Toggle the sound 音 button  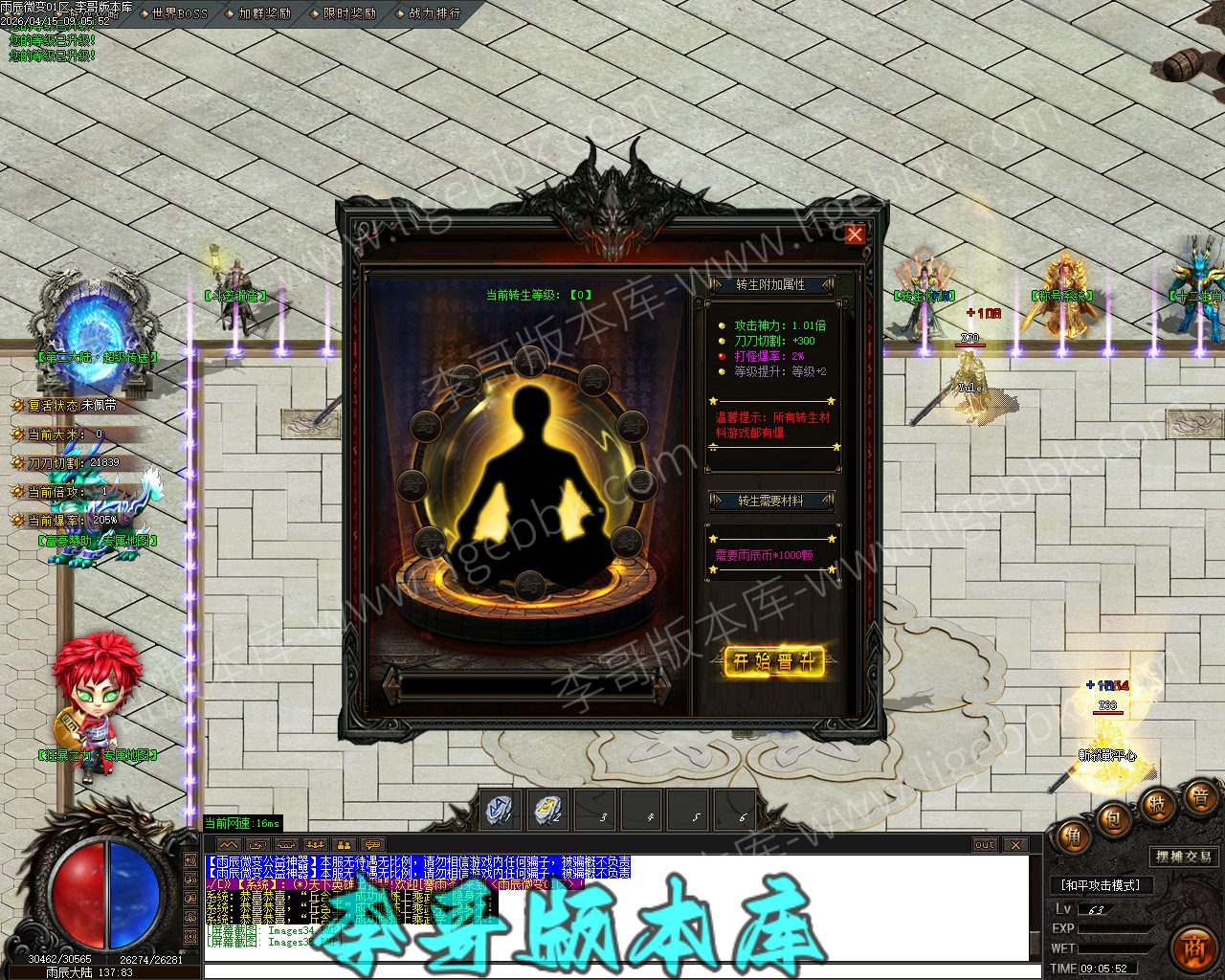tap(1198, 797)
